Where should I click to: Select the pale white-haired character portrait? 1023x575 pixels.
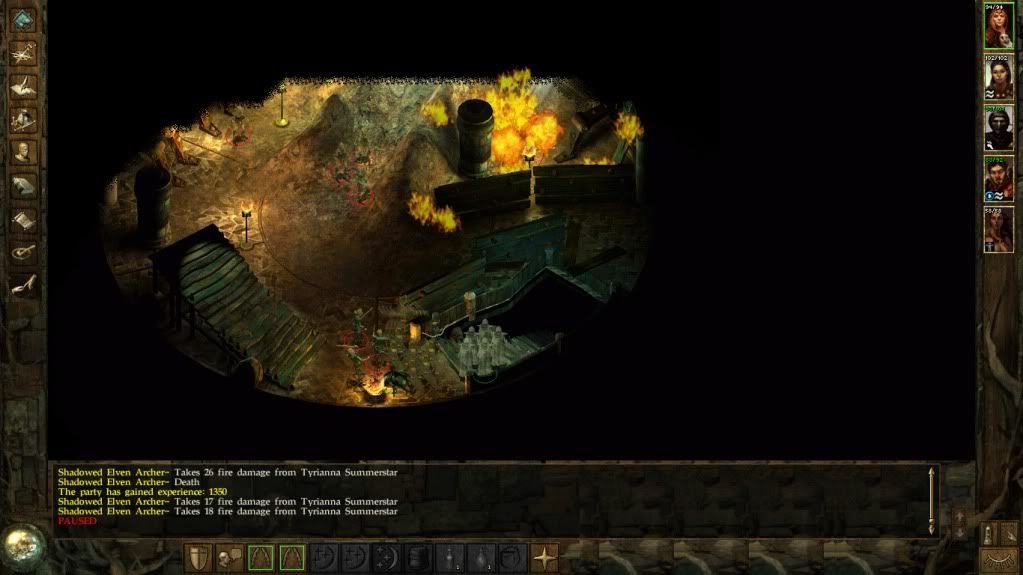click(x=998, y=77)
